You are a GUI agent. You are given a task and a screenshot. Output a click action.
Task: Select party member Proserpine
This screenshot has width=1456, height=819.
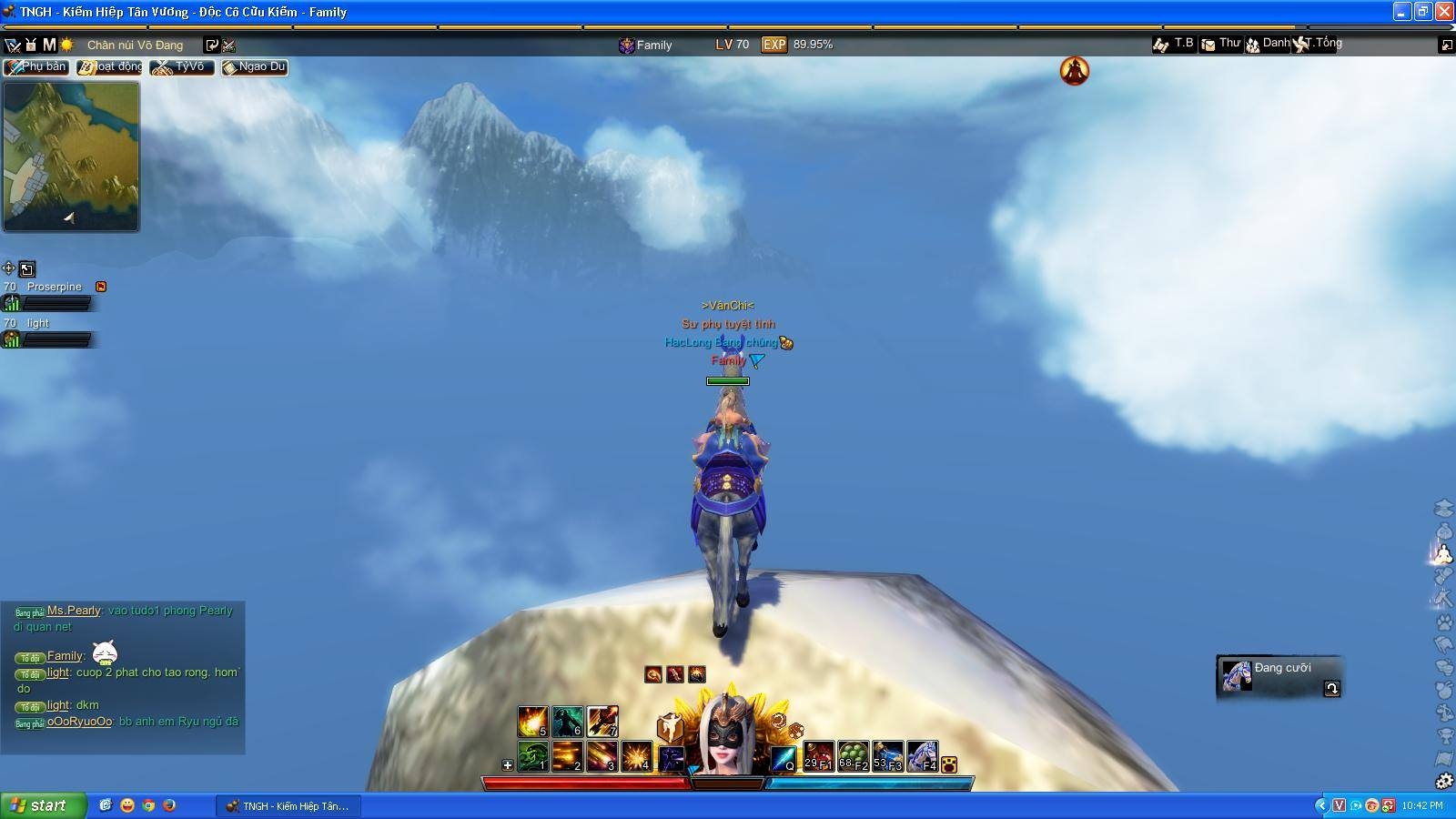pyautogui.click(x=54, y=287)
